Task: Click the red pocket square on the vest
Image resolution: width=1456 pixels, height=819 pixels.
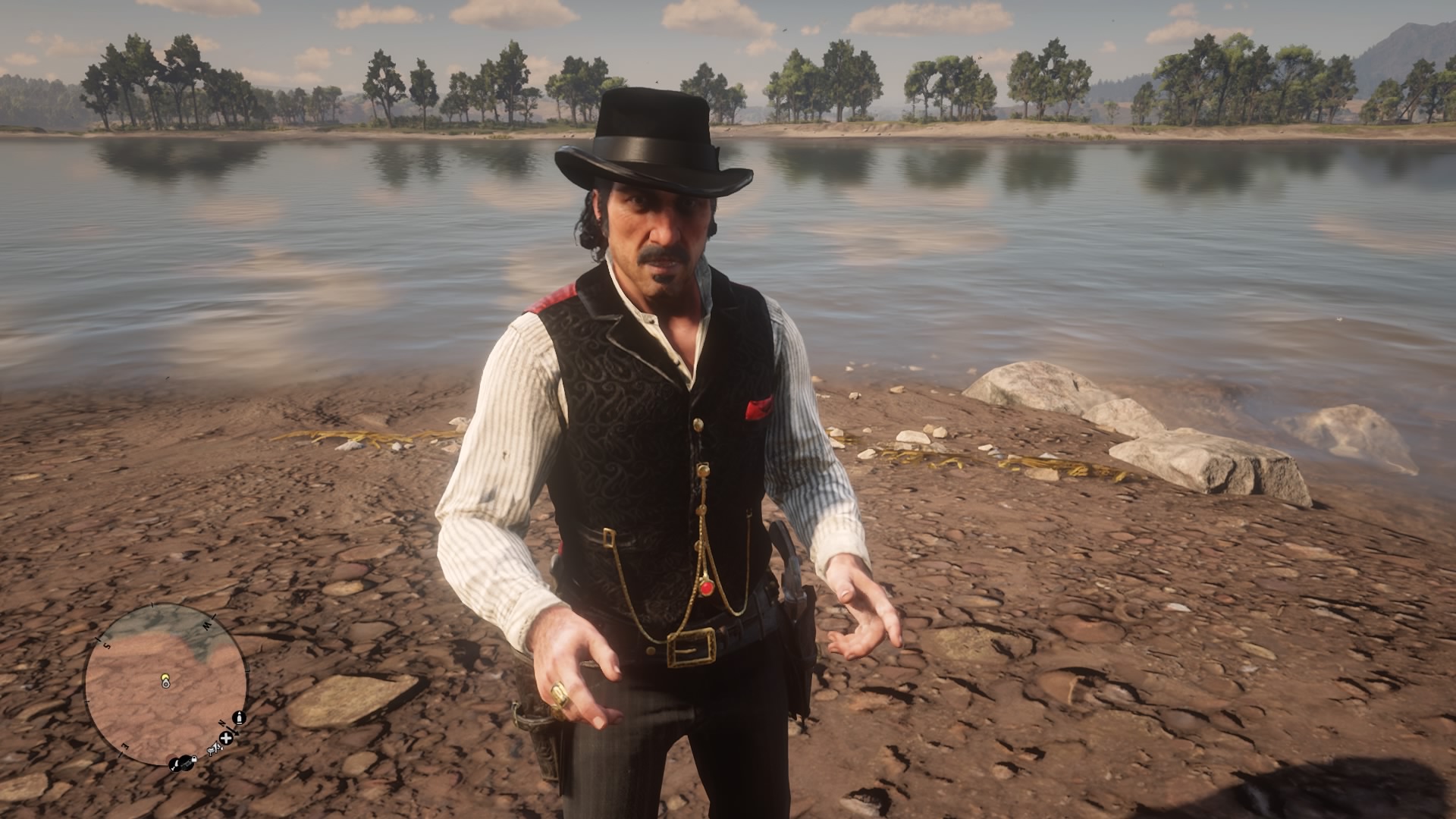Action: 758,409
